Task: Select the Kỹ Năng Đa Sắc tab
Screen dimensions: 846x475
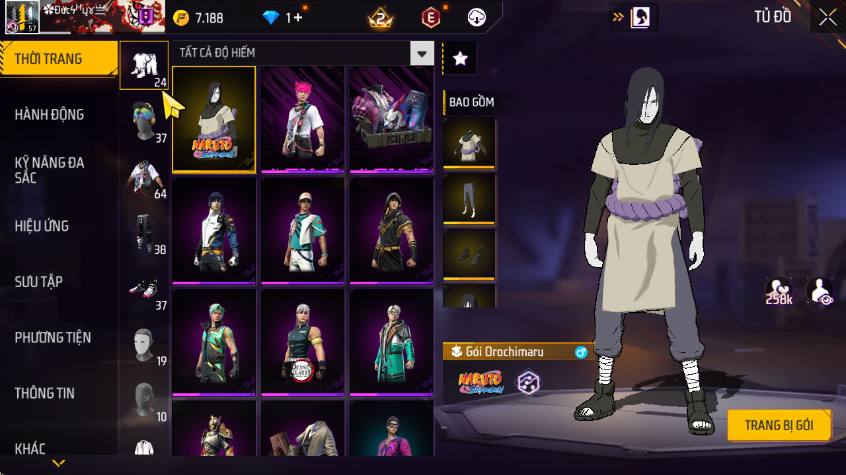Action: pos(50,169)
